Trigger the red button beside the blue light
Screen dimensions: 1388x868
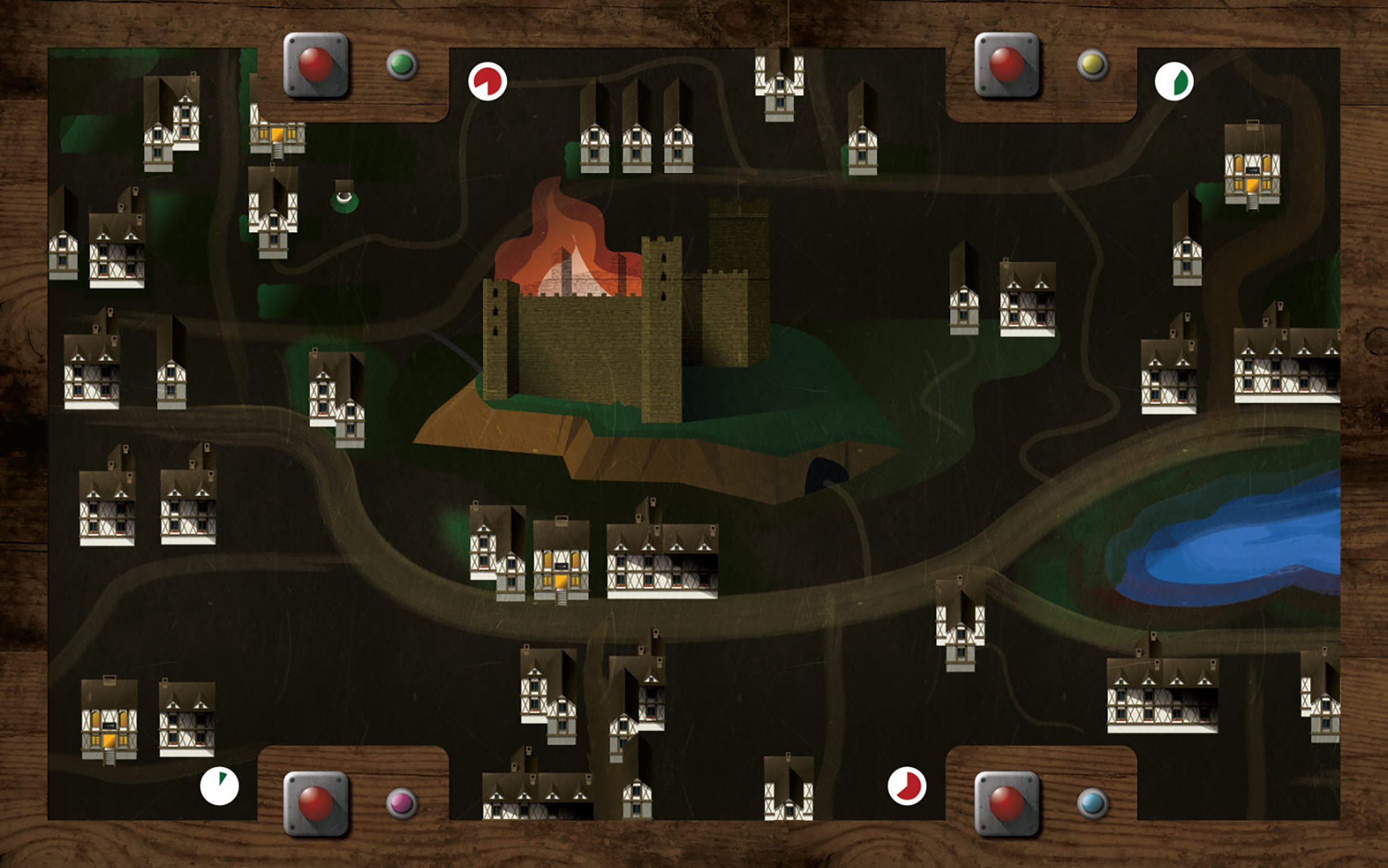tap(1007, 803)
